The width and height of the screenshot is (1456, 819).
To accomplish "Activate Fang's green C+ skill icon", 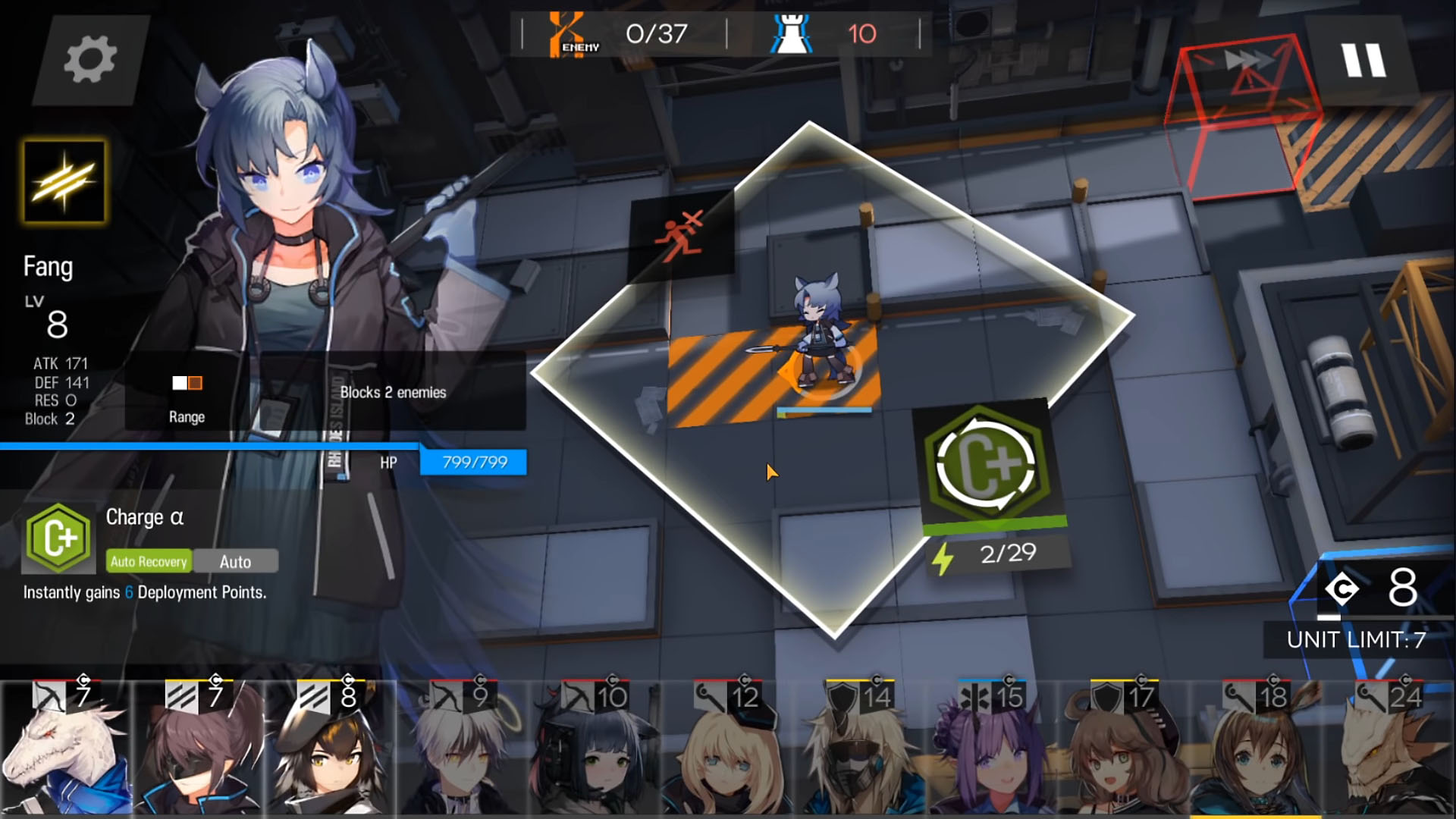I will (987, 464).
